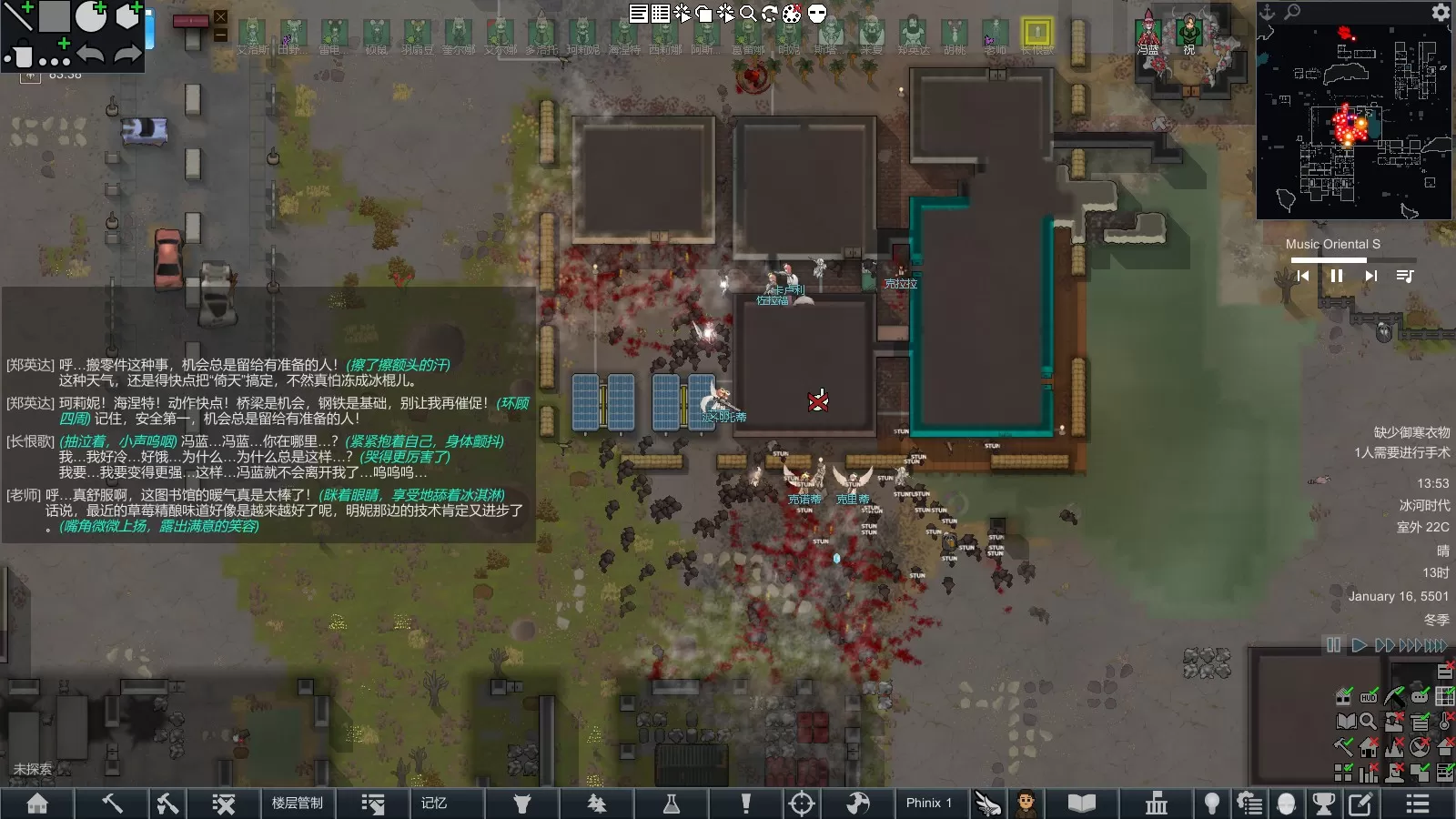The width and height of the screenshot is (1456, 819).
Task: Open the research flask tab
Action: (x=672, y=803)
